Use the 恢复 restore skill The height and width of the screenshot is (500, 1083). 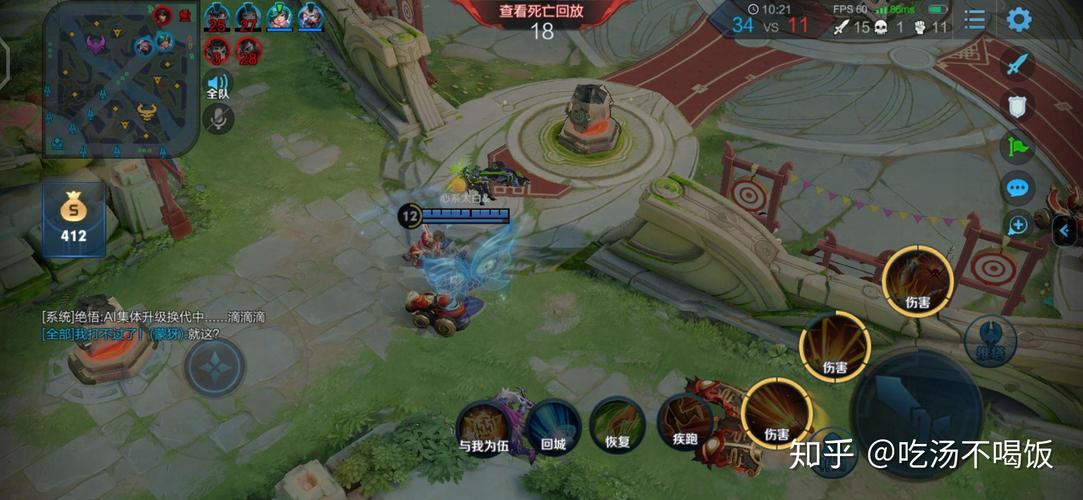coord(617,425)
